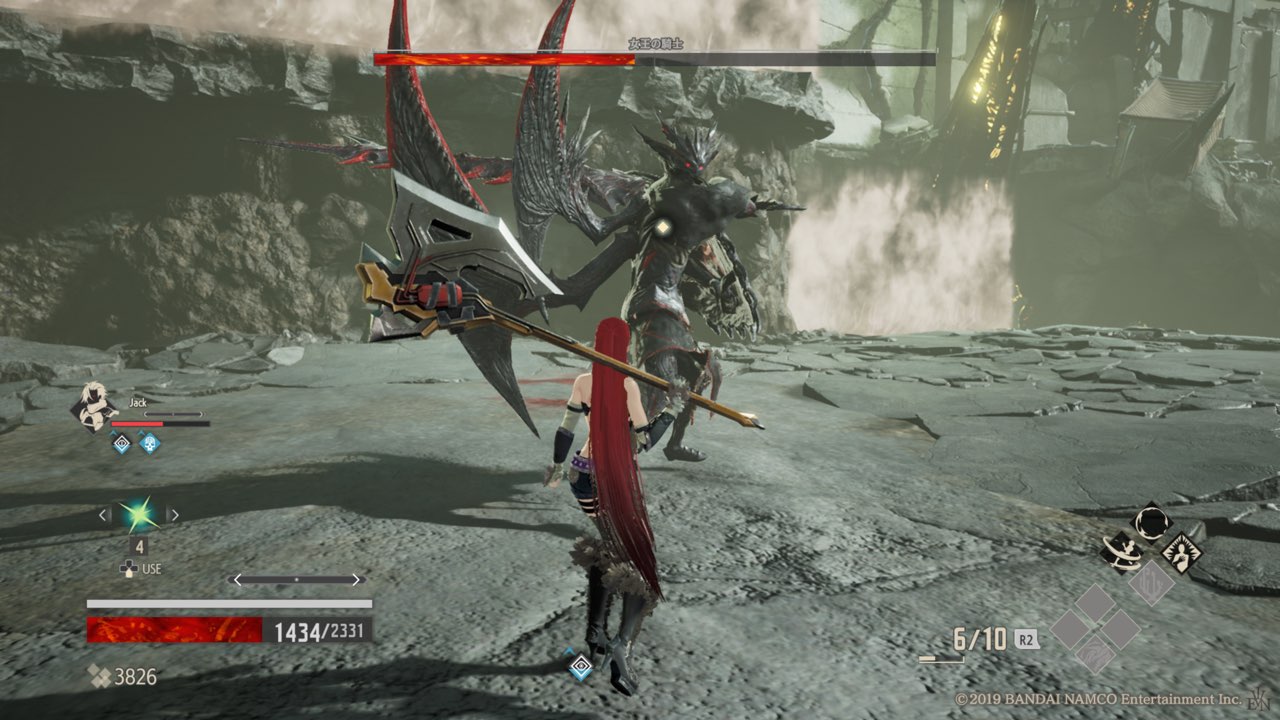Screen dimensions: 1280x720
Task: Select the faded swirl slot at bottom
Action: [1095, 656]
